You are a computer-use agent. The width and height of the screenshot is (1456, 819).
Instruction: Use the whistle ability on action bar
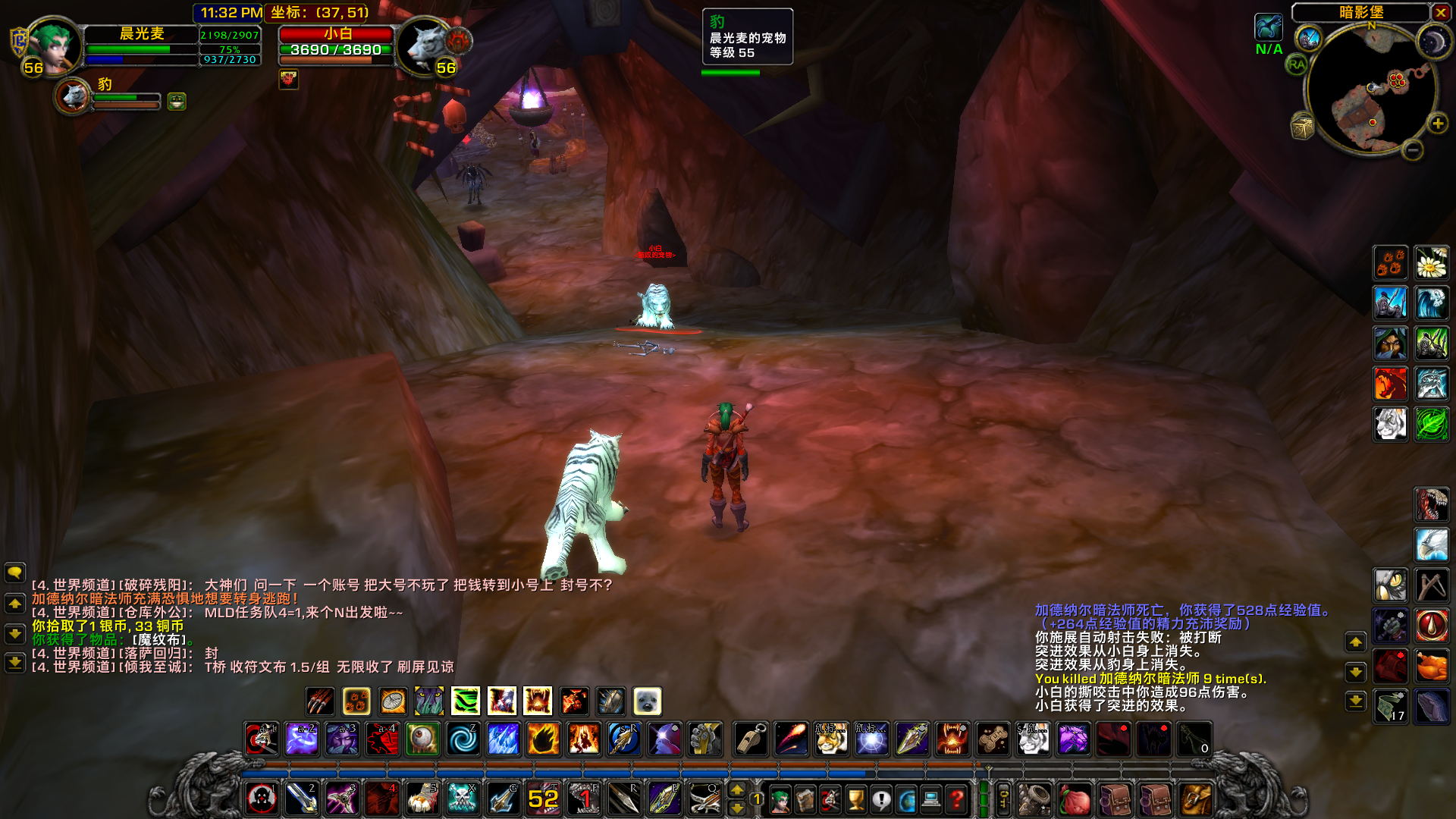751,739
